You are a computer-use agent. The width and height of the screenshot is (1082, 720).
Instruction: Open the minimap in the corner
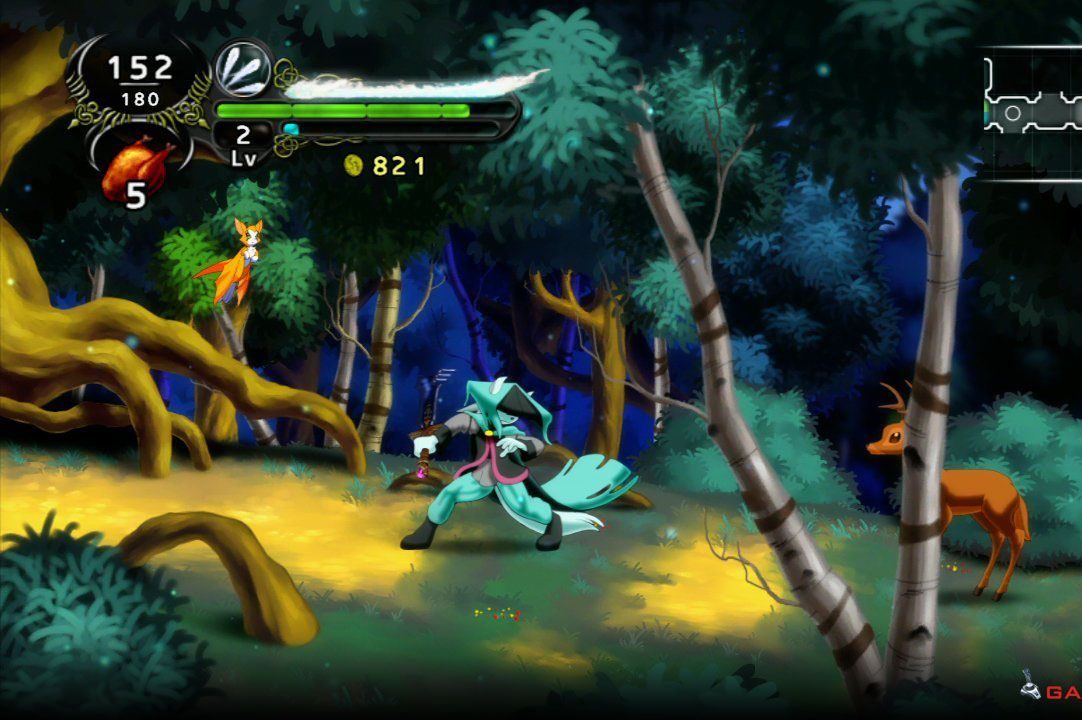point(1032,109)
